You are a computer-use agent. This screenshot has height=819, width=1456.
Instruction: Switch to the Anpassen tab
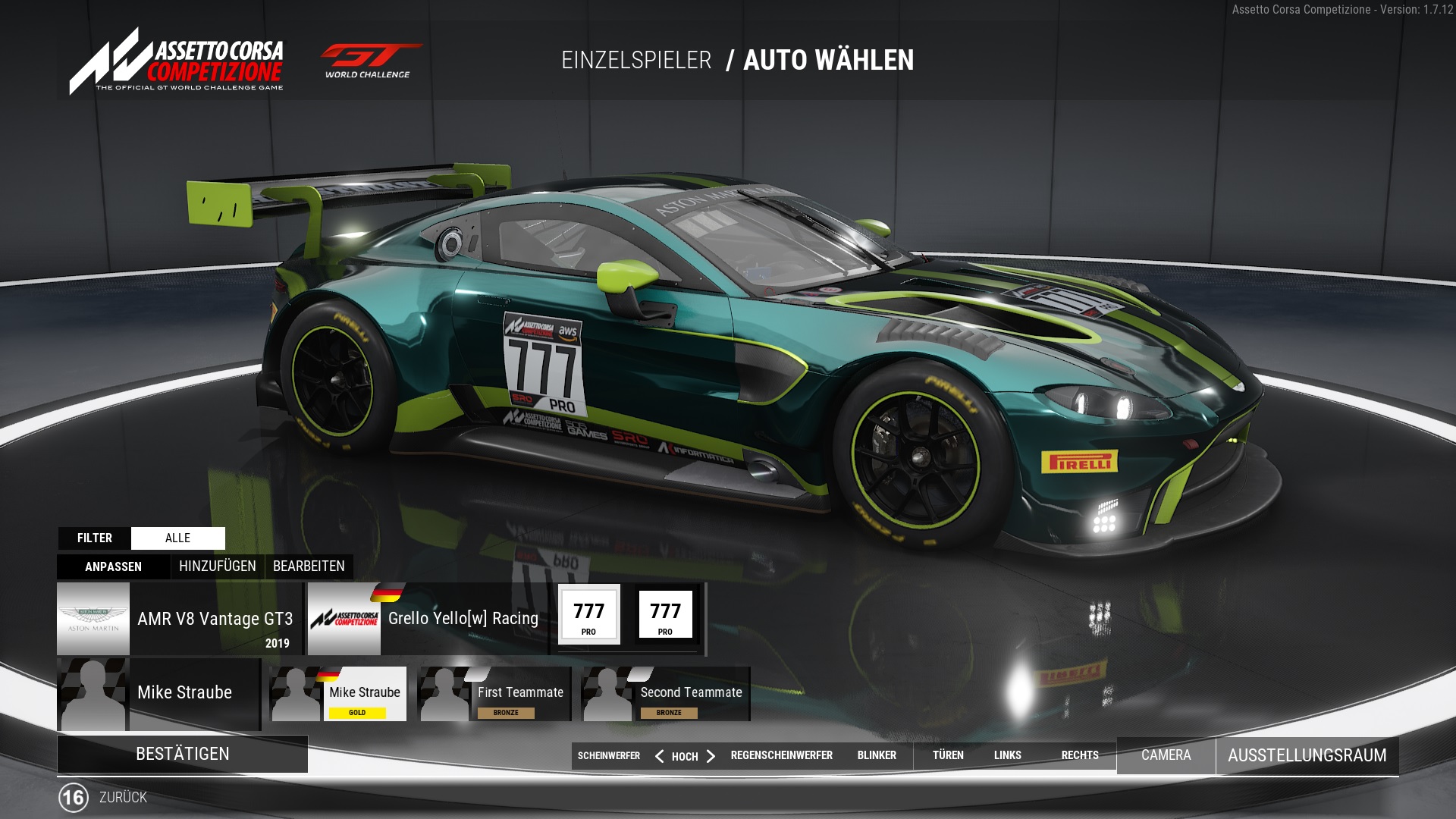tap(113, 566)
